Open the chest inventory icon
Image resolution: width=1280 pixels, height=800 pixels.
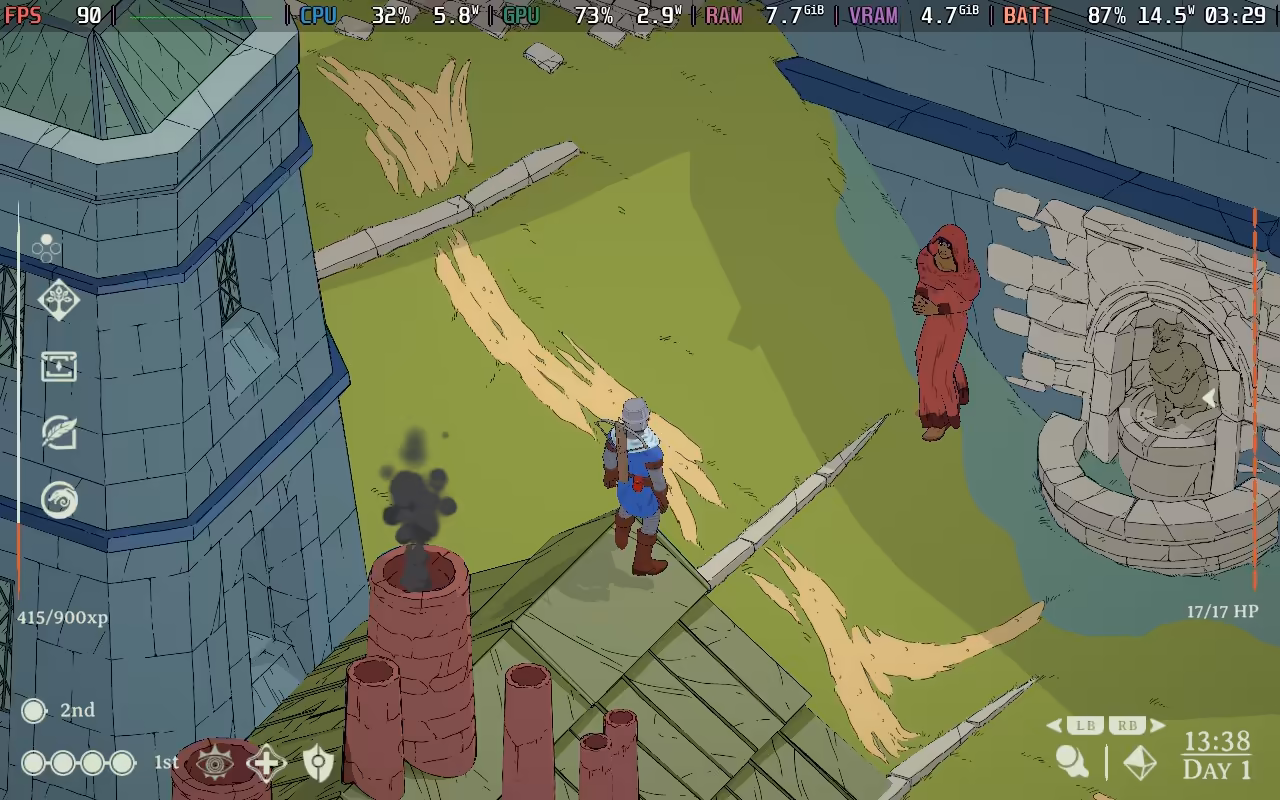point(59,366)
